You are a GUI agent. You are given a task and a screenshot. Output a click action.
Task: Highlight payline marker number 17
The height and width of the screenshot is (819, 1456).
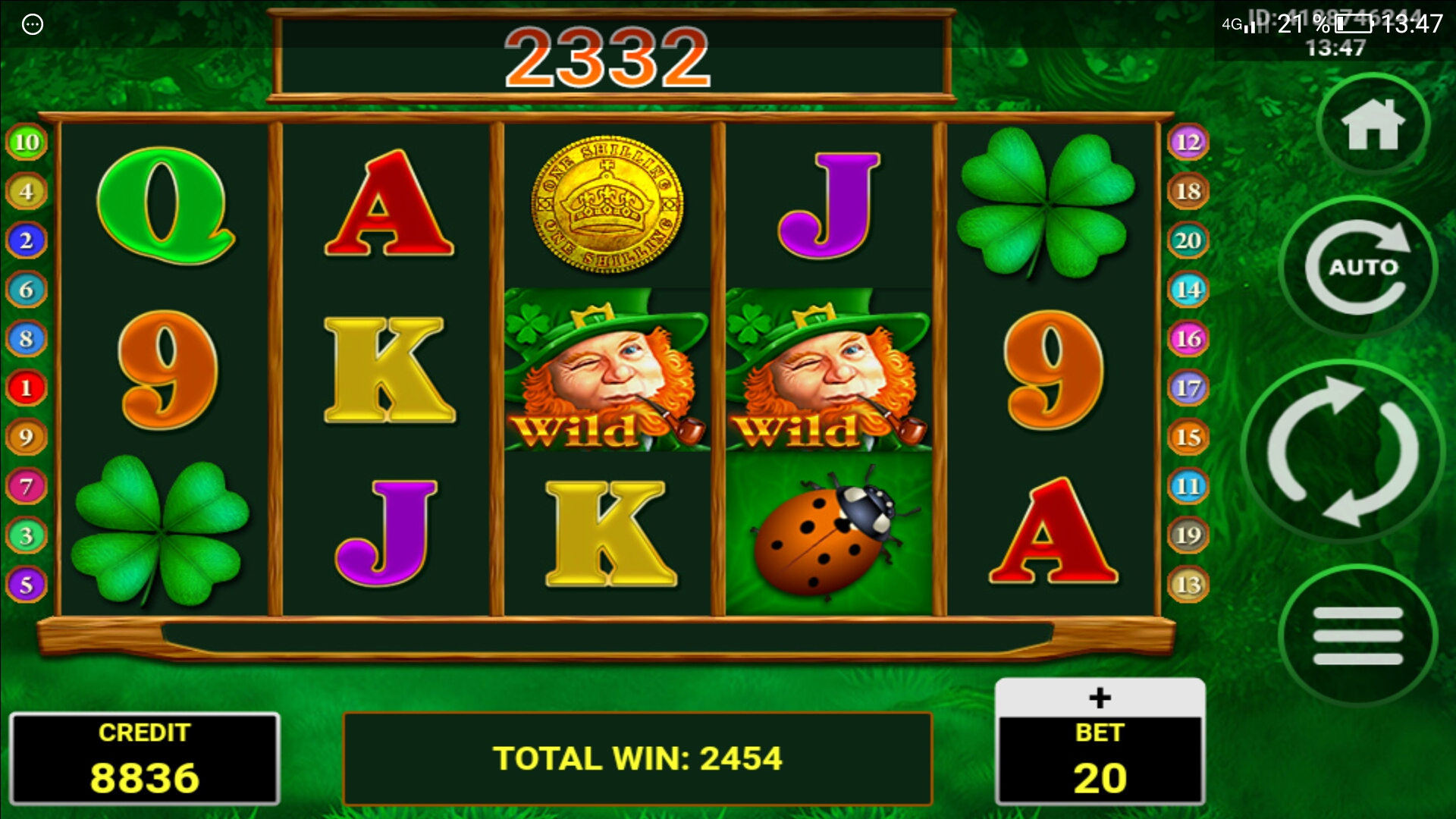coord(1188,388)
